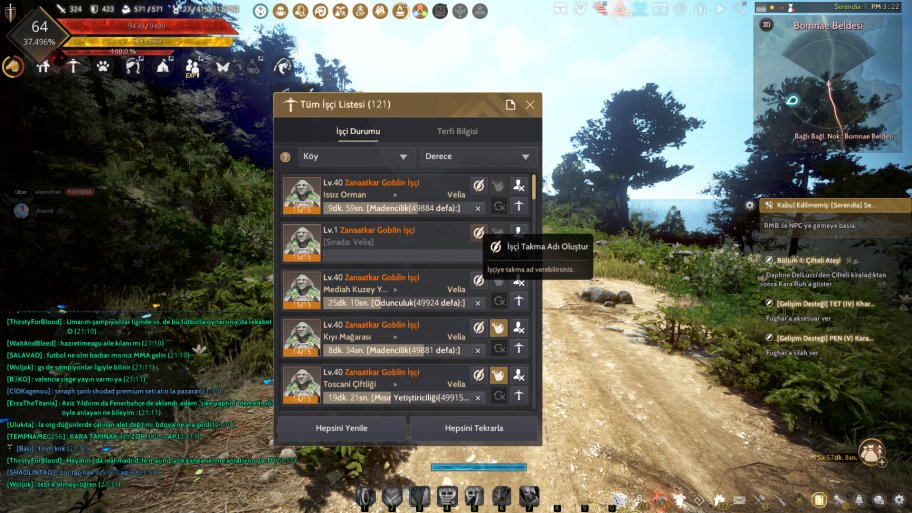The width and height of the screenshot is (912, 513).
Task: Open the question mark help icon in worker list
Action: coord(285,157)
